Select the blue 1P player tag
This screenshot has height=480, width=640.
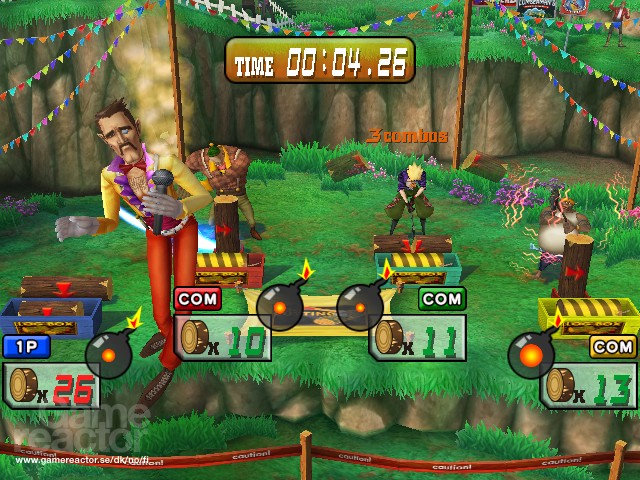25,348
